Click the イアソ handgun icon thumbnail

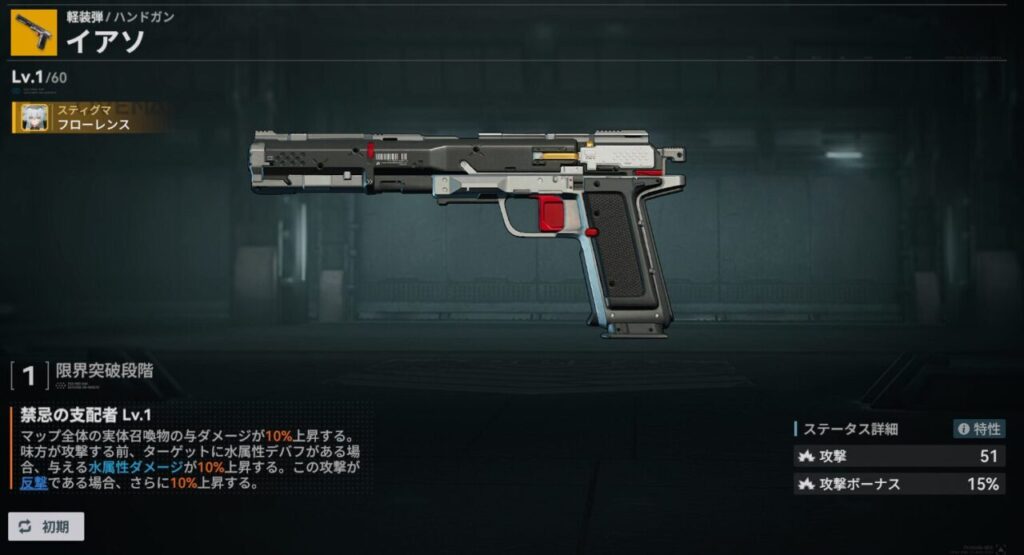33,31
